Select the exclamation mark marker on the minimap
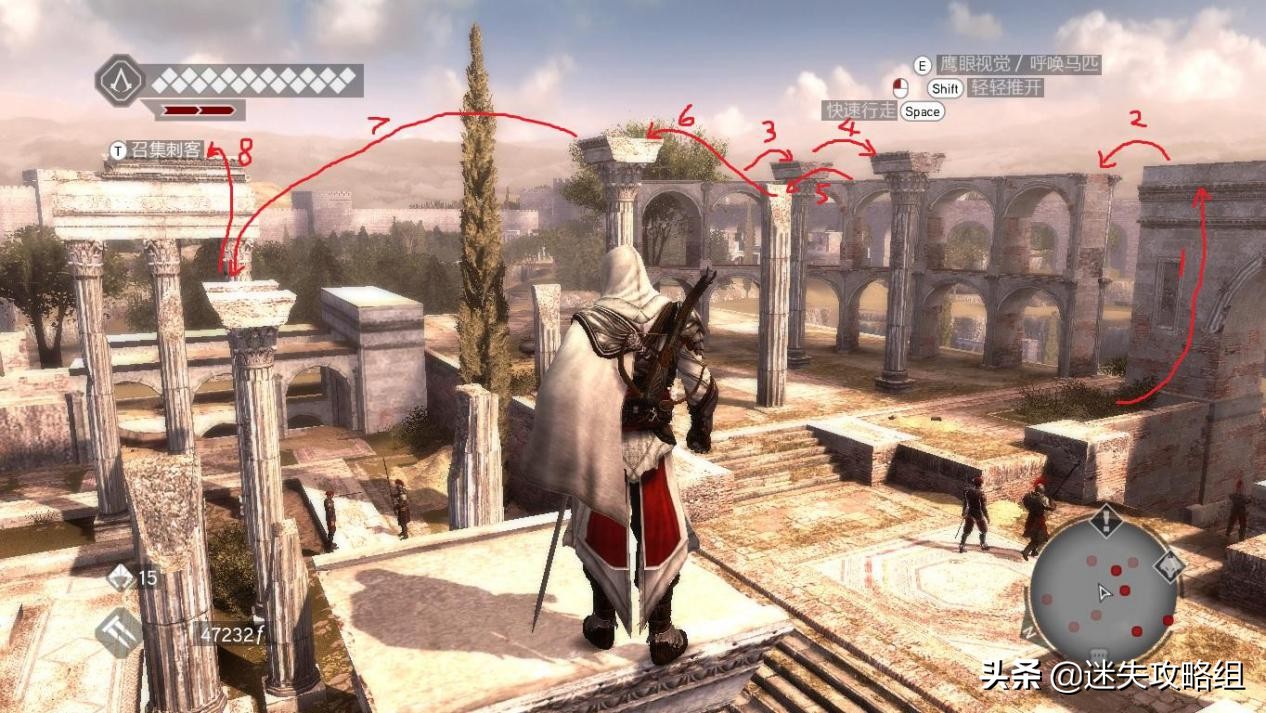 1105,520
